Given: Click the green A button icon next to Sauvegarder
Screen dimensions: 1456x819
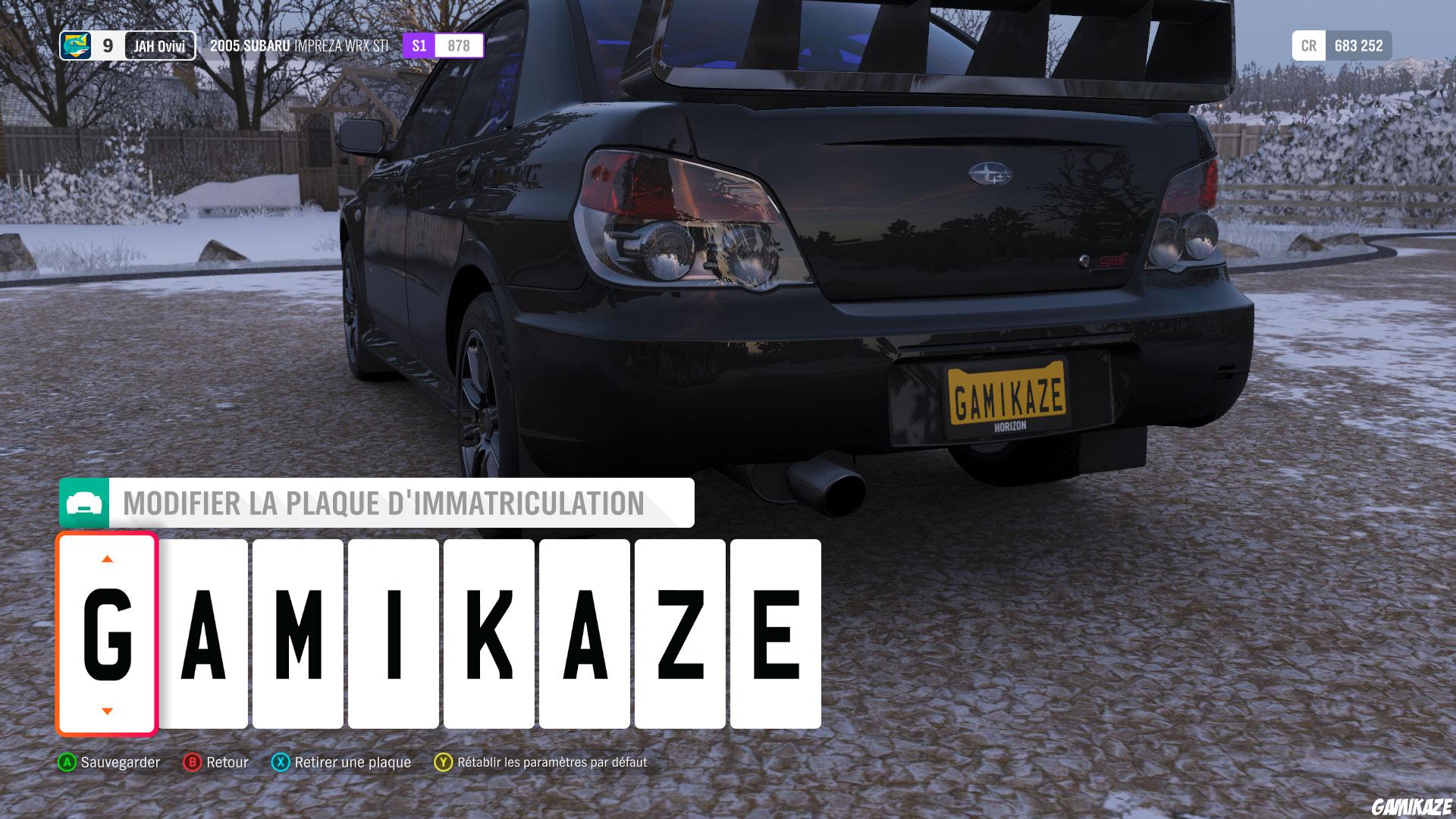Looking at the screenshot, I should point(67,762).
